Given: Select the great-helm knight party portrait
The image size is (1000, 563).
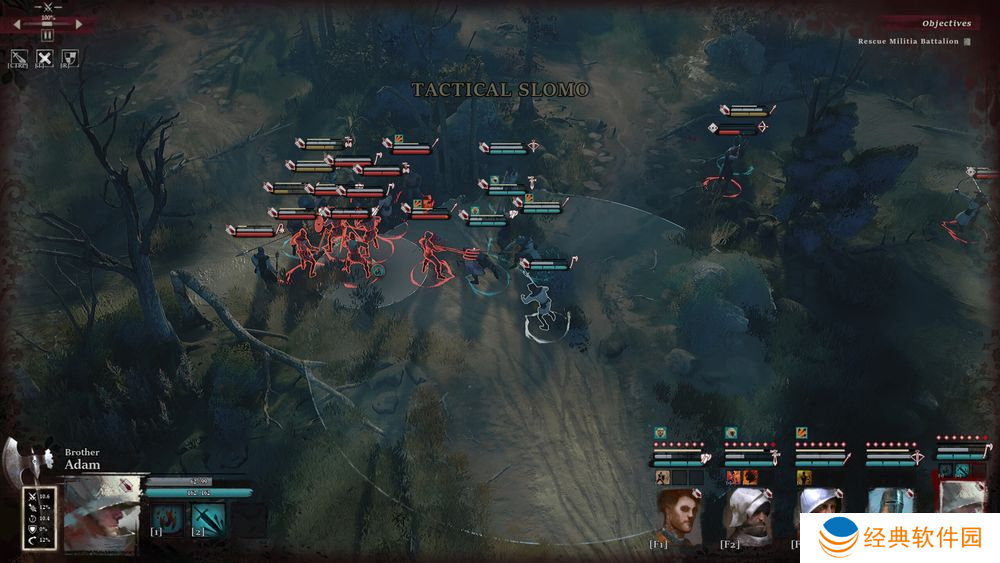Looking at the screenshot, I should click(890, 513).
